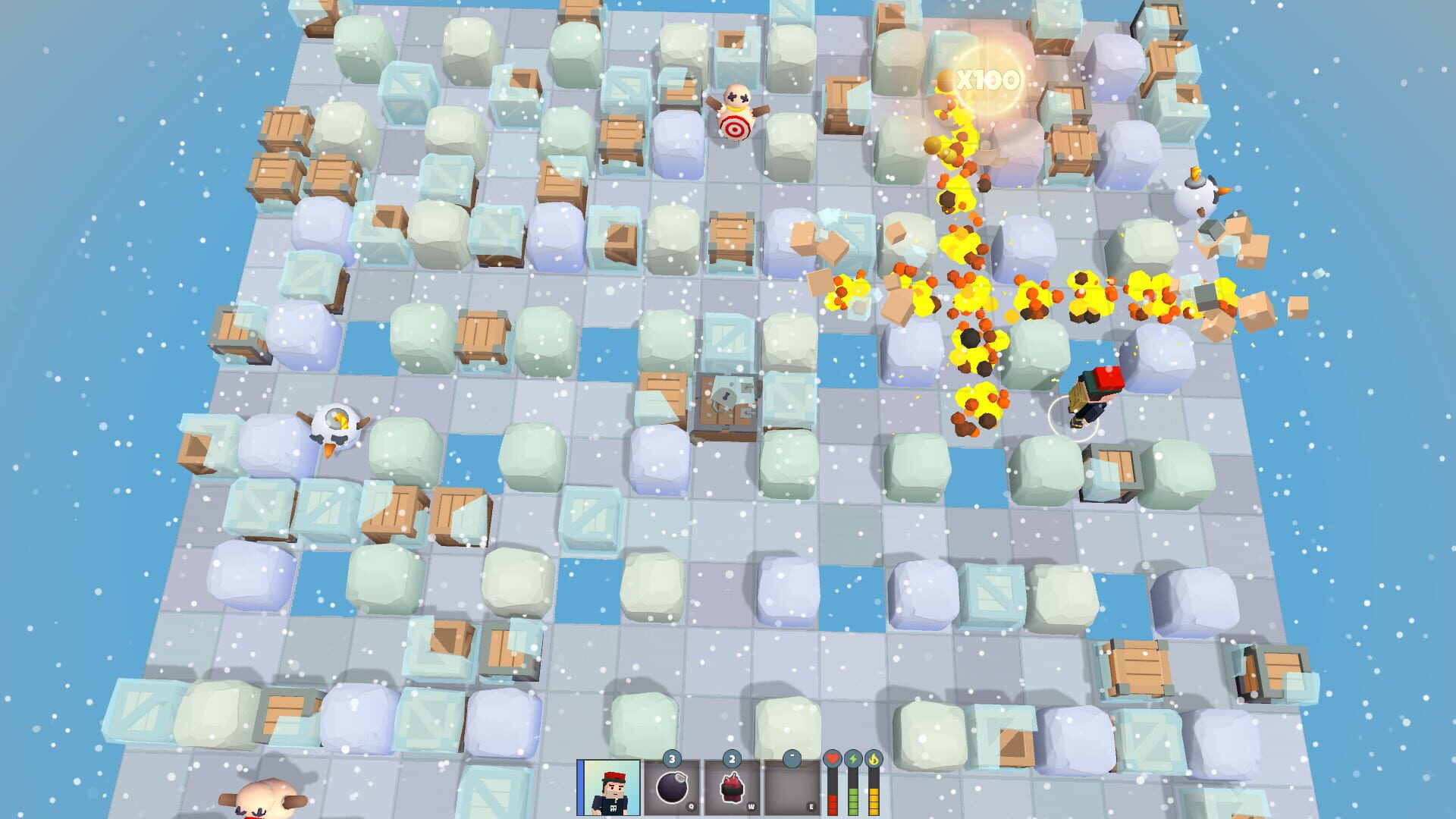1456x819 pixels.
Task: Click the Q key label on the bomb slot
Action: pos(691,806)
